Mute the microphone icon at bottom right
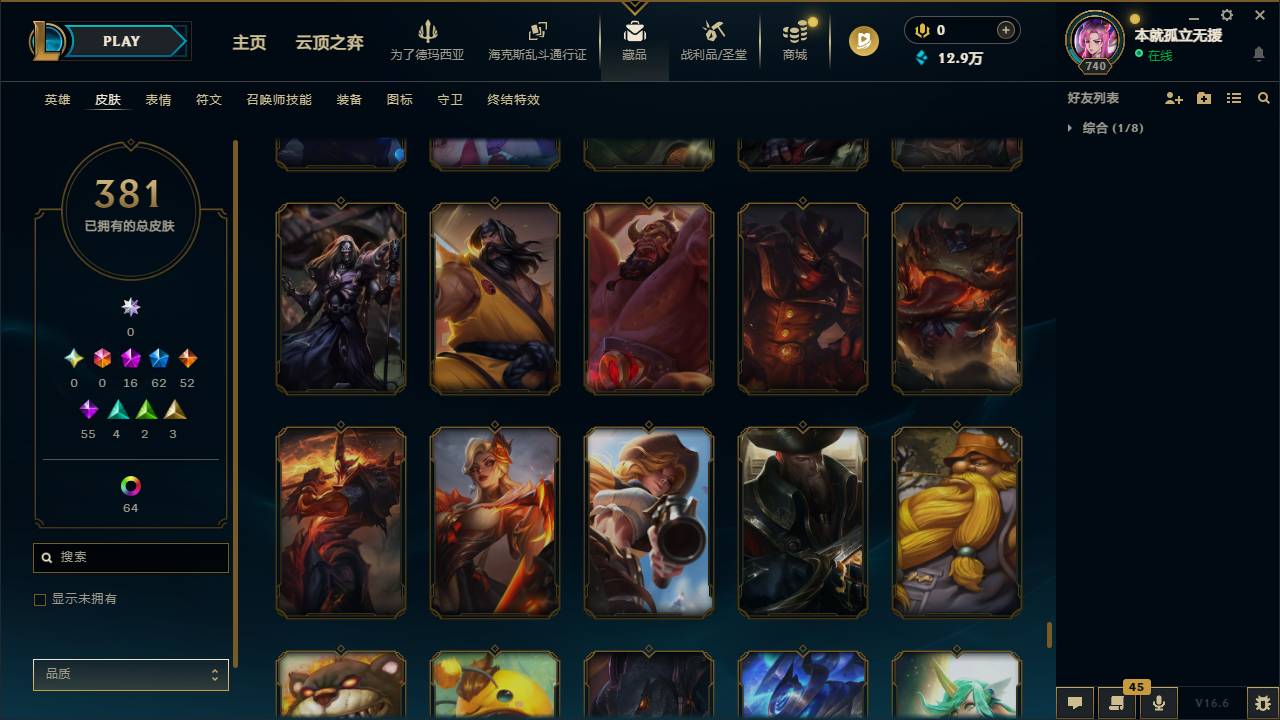 [x=1158, y=703]
